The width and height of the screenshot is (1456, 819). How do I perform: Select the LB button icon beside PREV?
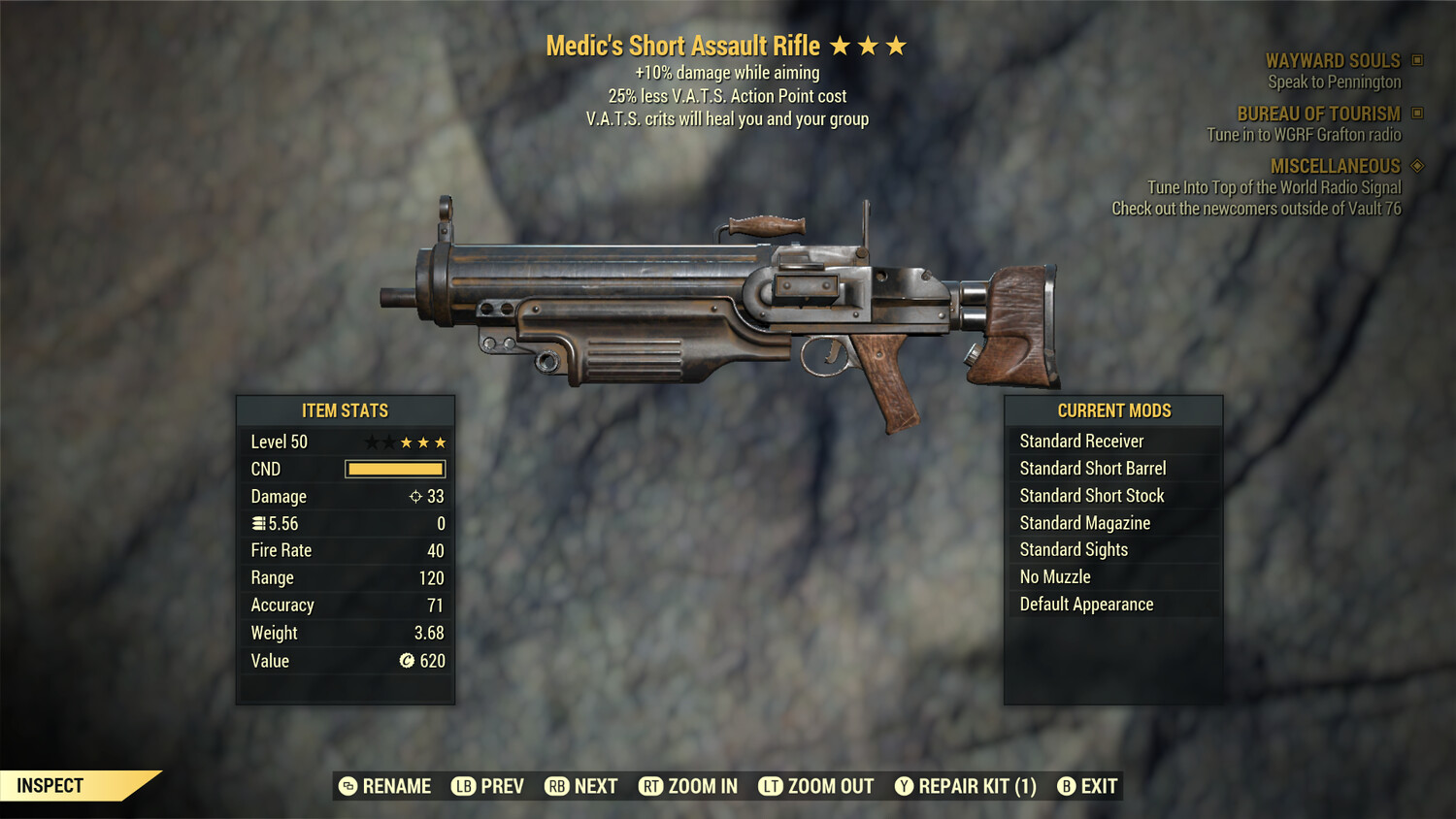coord(463,786)
